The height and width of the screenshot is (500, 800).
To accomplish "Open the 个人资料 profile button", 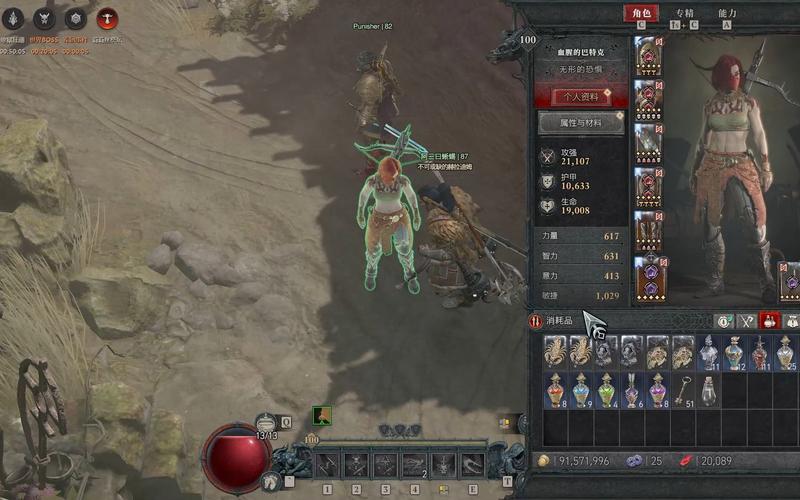I will coord(581,96).
